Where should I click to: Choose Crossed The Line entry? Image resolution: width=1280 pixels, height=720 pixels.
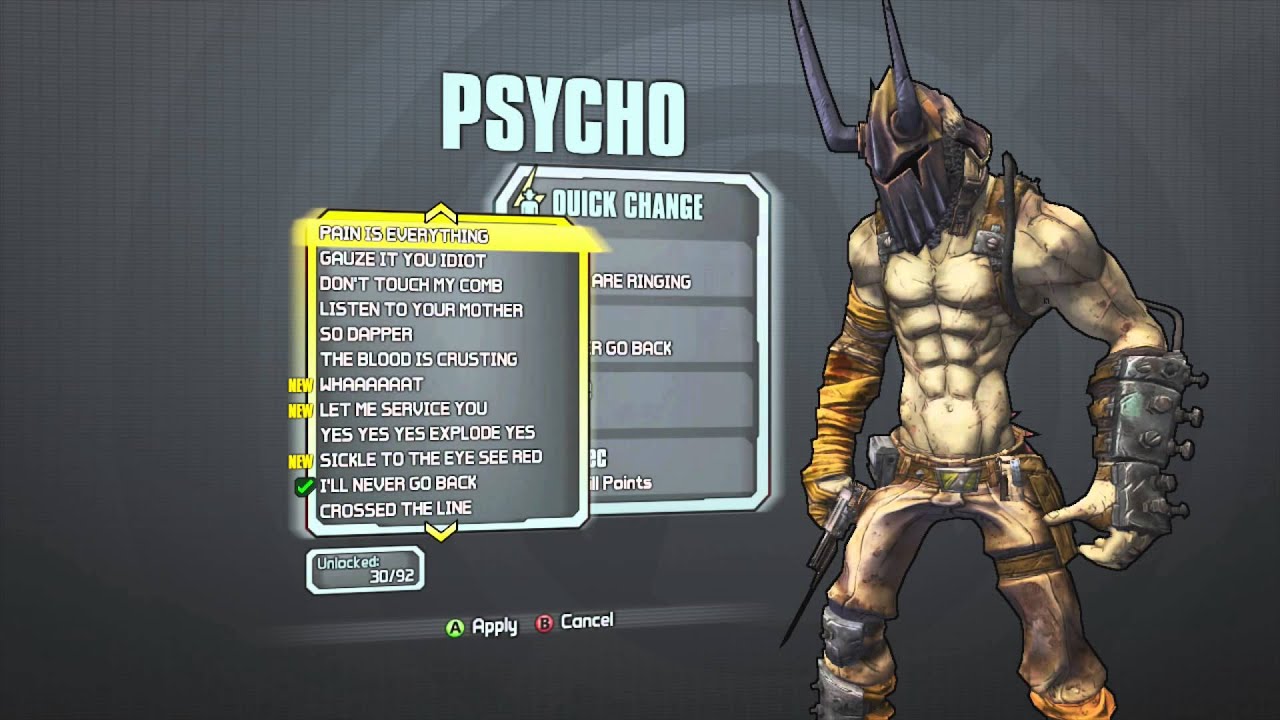[x=395, y=509]
